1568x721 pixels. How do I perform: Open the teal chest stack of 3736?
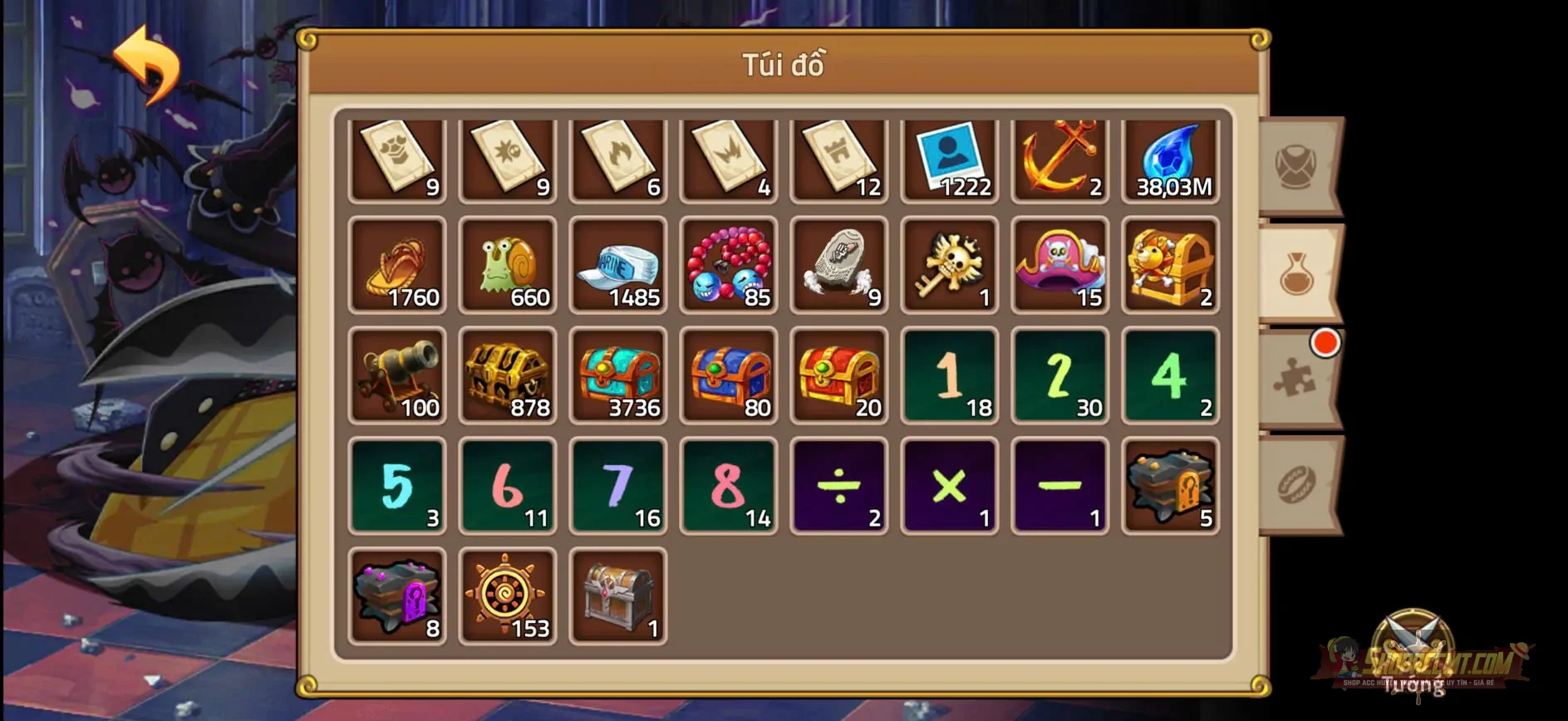(x=618, y=376)
